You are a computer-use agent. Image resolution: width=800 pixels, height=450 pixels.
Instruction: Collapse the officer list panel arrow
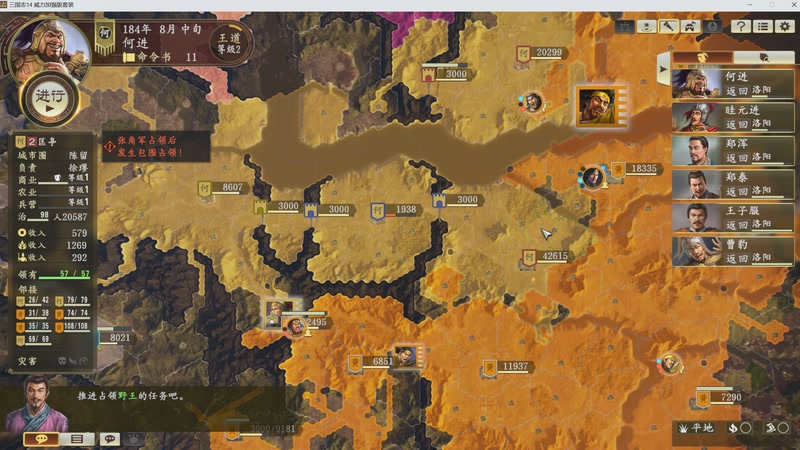tap(662, 70)
